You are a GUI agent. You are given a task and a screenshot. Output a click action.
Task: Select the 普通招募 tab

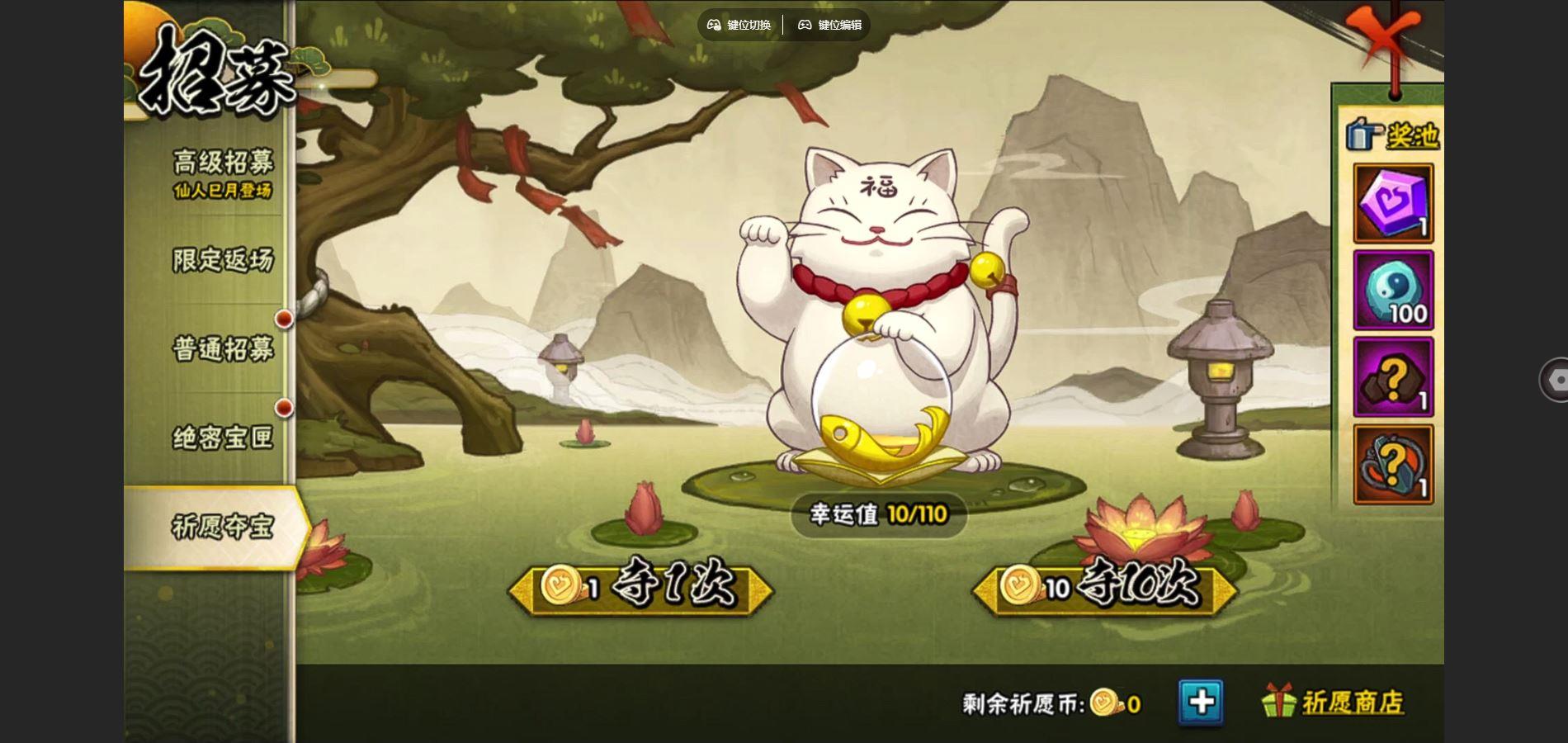coord(222,348)
